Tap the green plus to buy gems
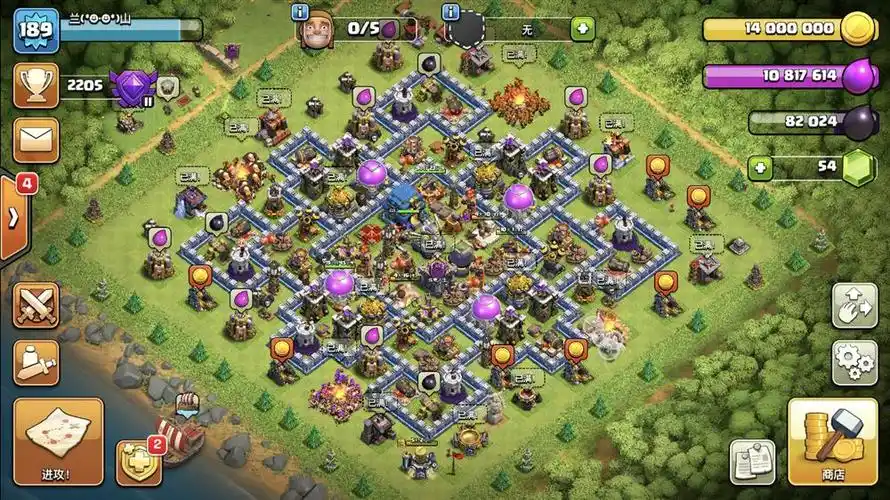The width and height of the screenshot is (890, 500). [x=762, y=167]
